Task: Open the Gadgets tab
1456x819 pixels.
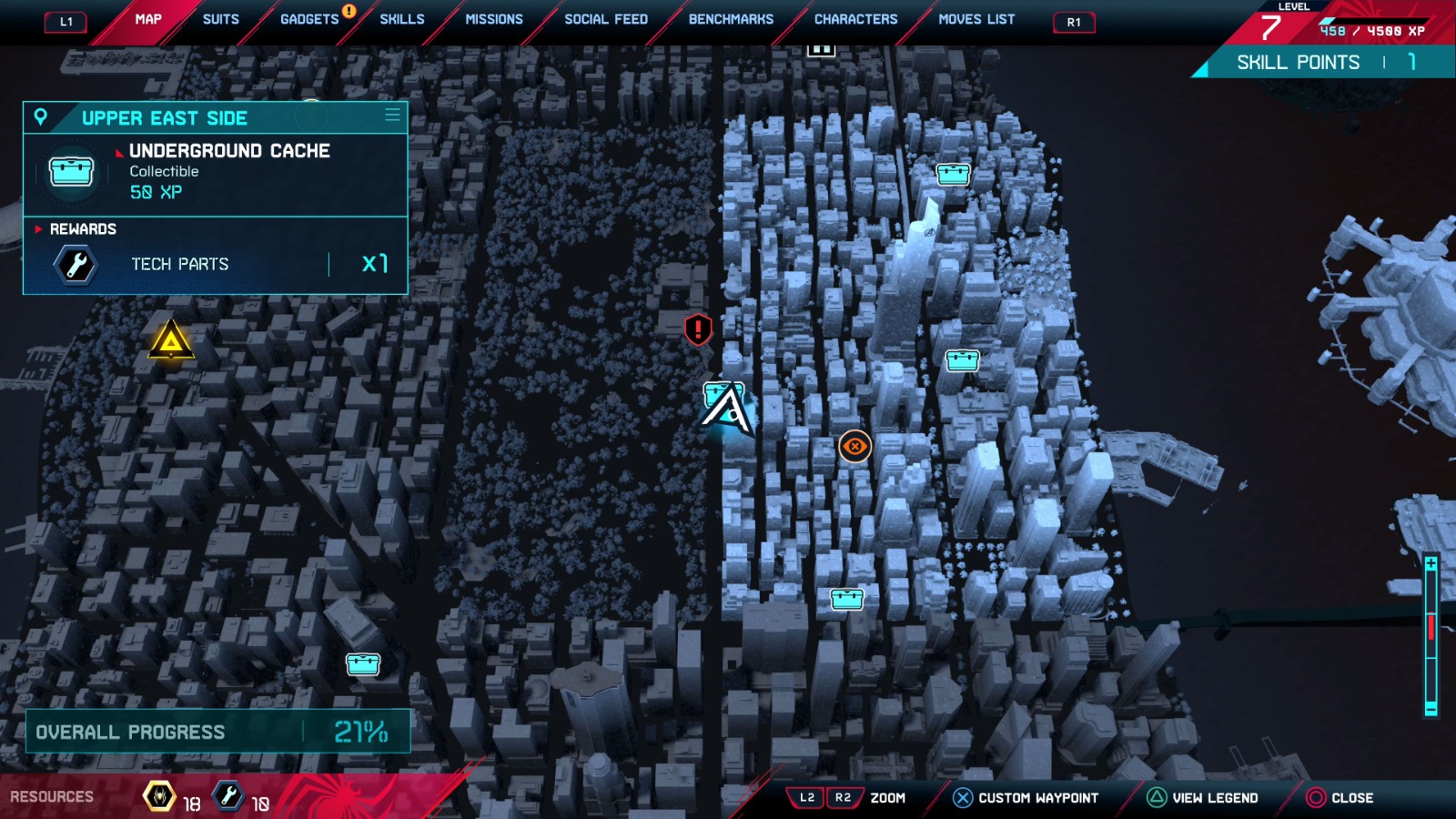Action: point(309,19)
